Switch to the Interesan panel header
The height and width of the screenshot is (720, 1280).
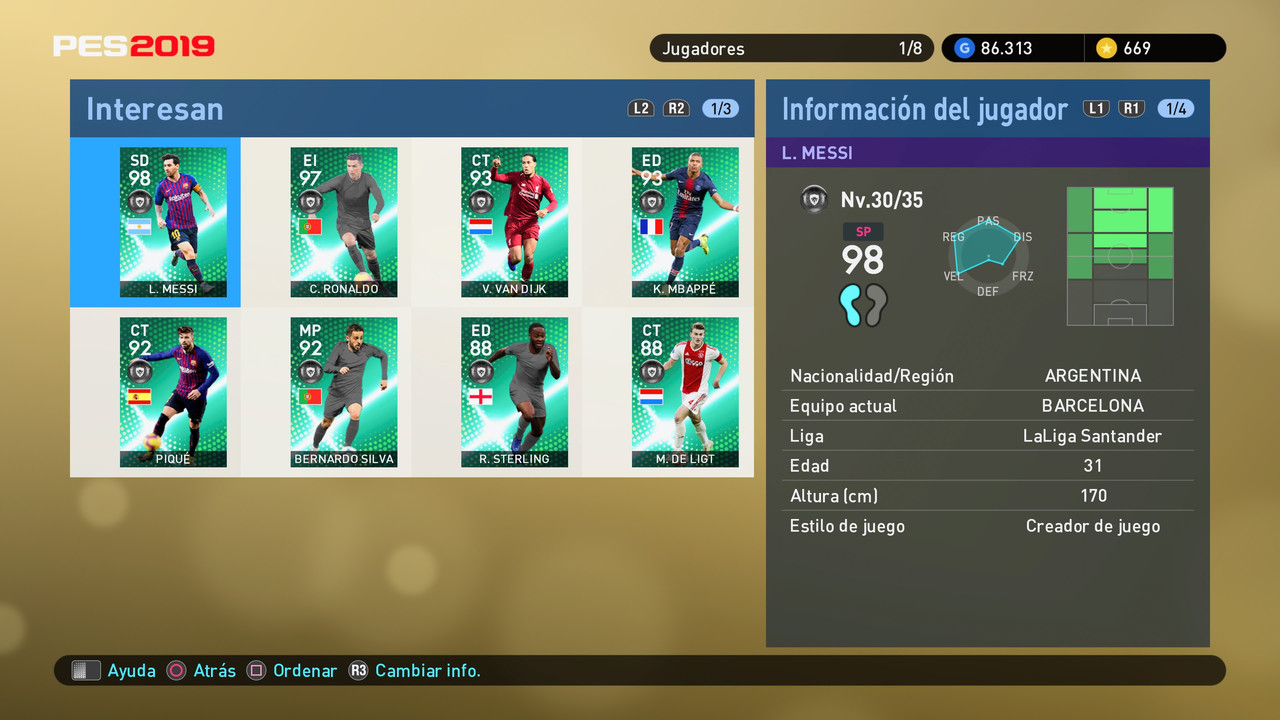[x=154, y=108]
